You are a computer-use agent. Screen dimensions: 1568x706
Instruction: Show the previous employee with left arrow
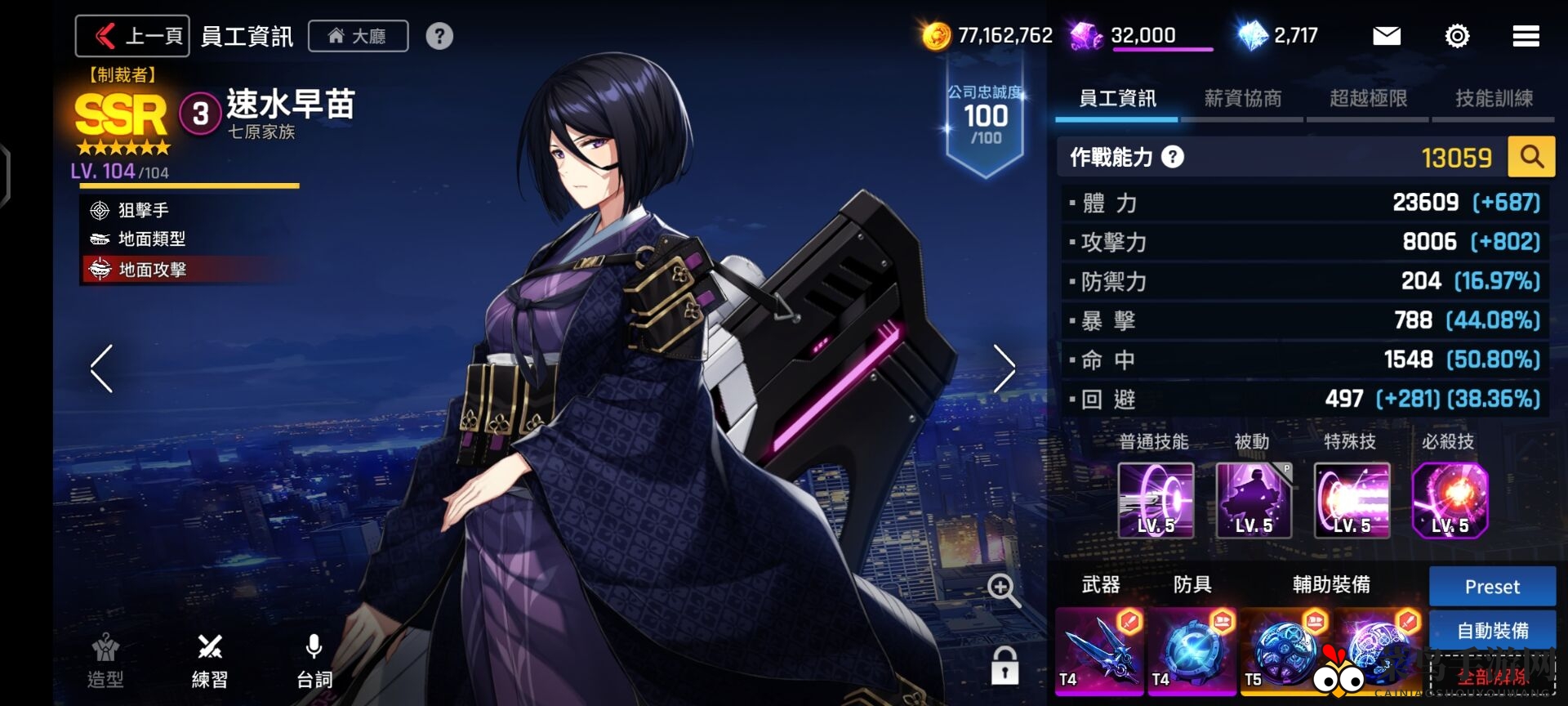[102, 369]
